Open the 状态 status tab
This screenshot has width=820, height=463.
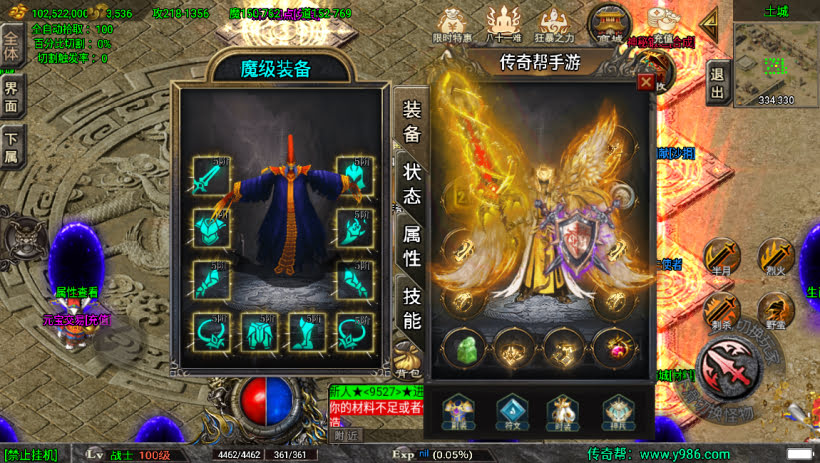(412, 184)
